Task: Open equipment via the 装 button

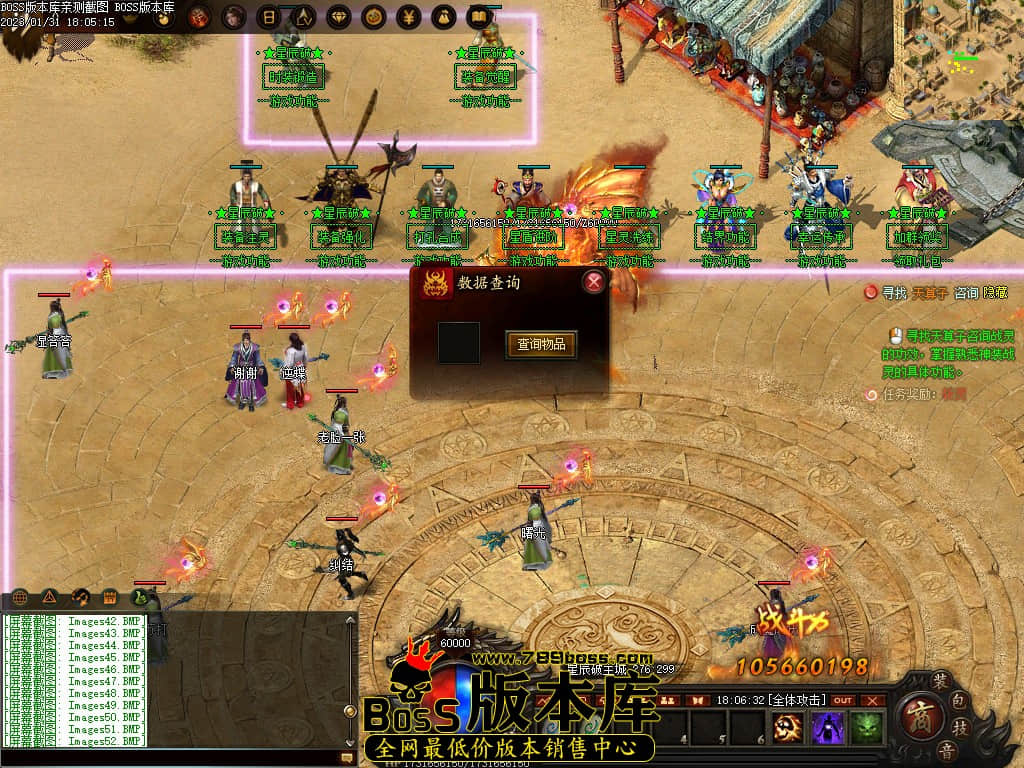Action: 941,681
